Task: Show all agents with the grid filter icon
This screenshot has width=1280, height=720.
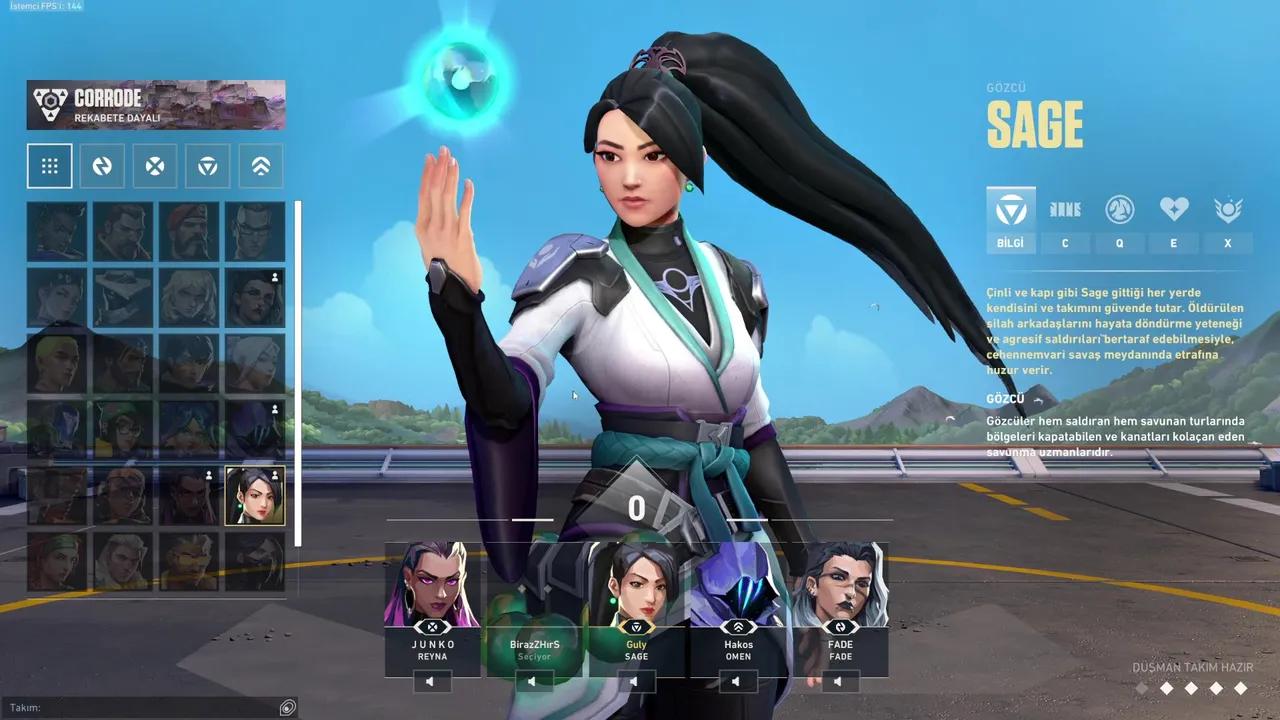Action: click(49, 165)
